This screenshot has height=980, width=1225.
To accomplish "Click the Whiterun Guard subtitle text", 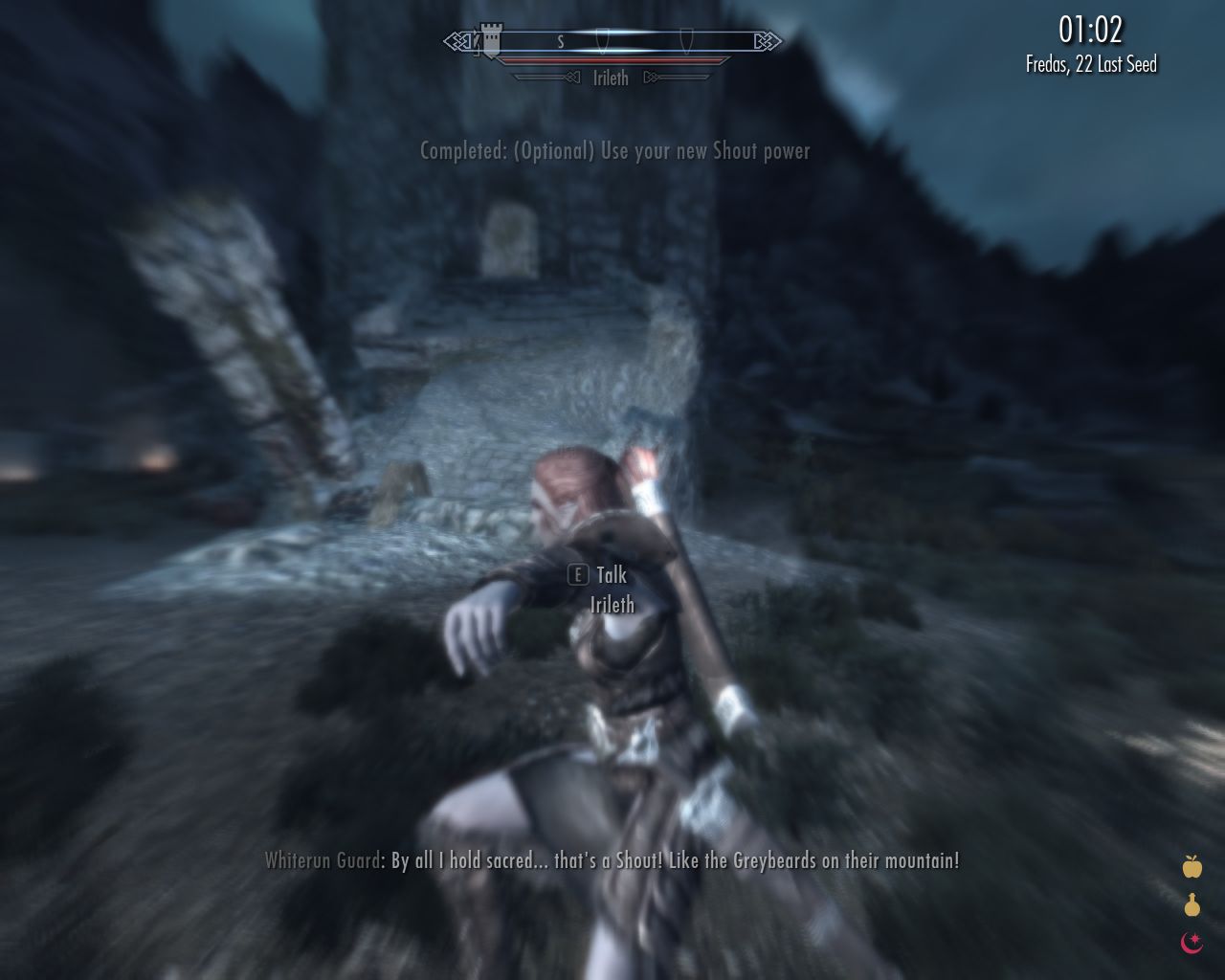I will coord(612,860).
